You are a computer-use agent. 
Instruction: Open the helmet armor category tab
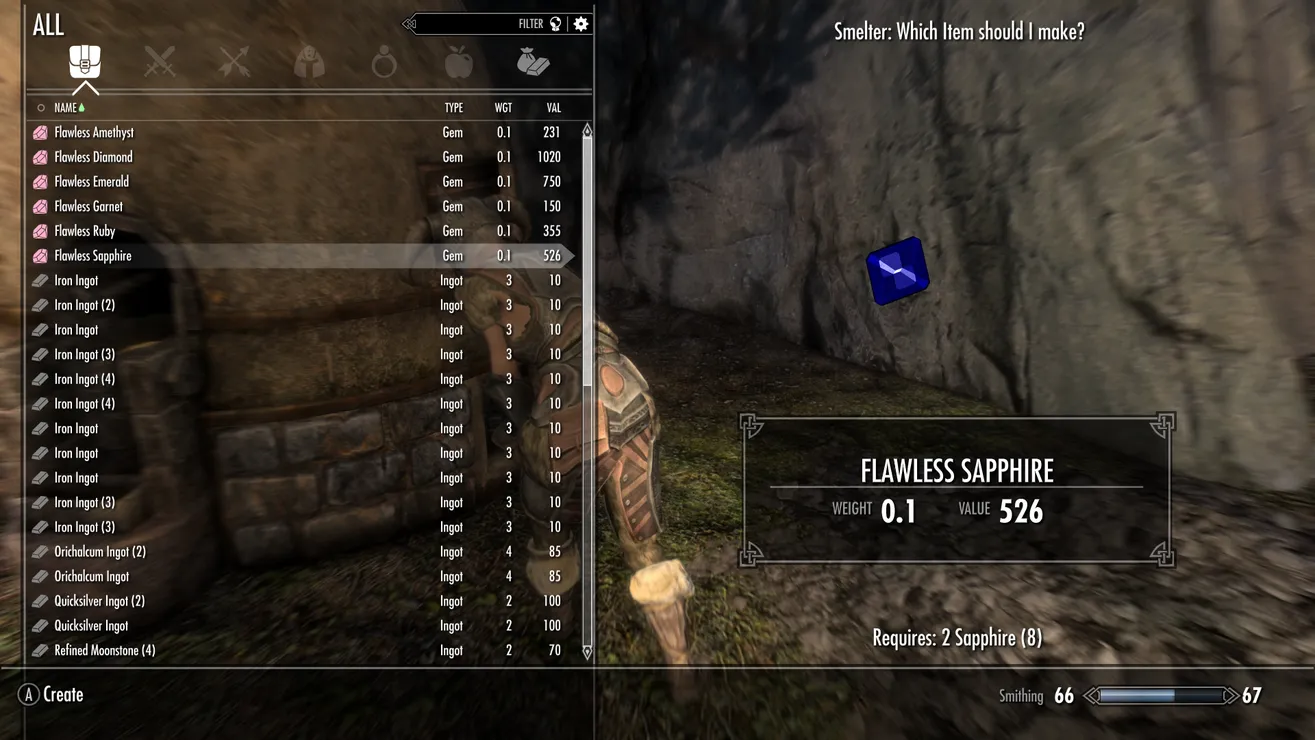pos(309,63)
